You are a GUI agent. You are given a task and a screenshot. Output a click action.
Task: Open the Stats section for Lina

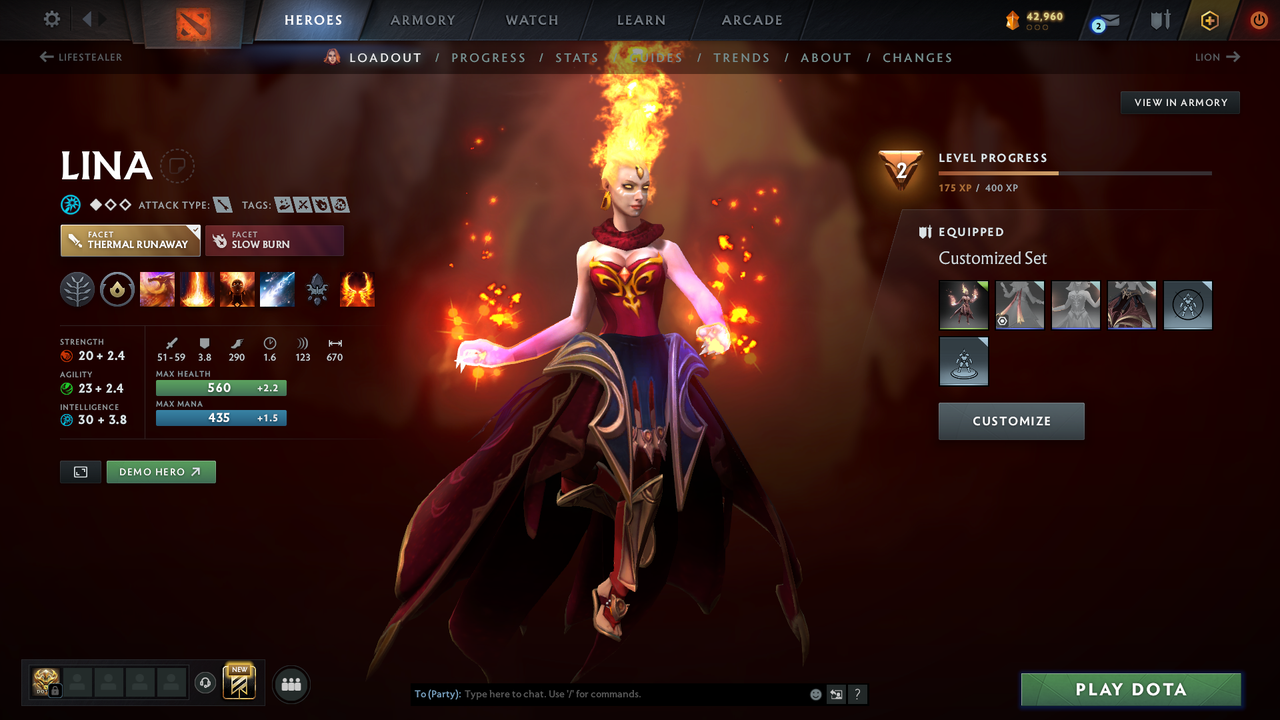(x=577, y=57)
